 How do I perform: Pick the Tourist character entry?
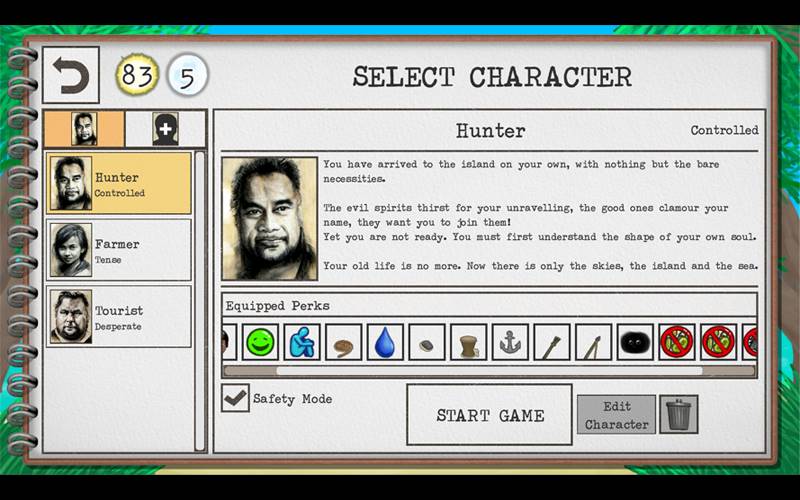pyautogui.click(x=119, y=317)
